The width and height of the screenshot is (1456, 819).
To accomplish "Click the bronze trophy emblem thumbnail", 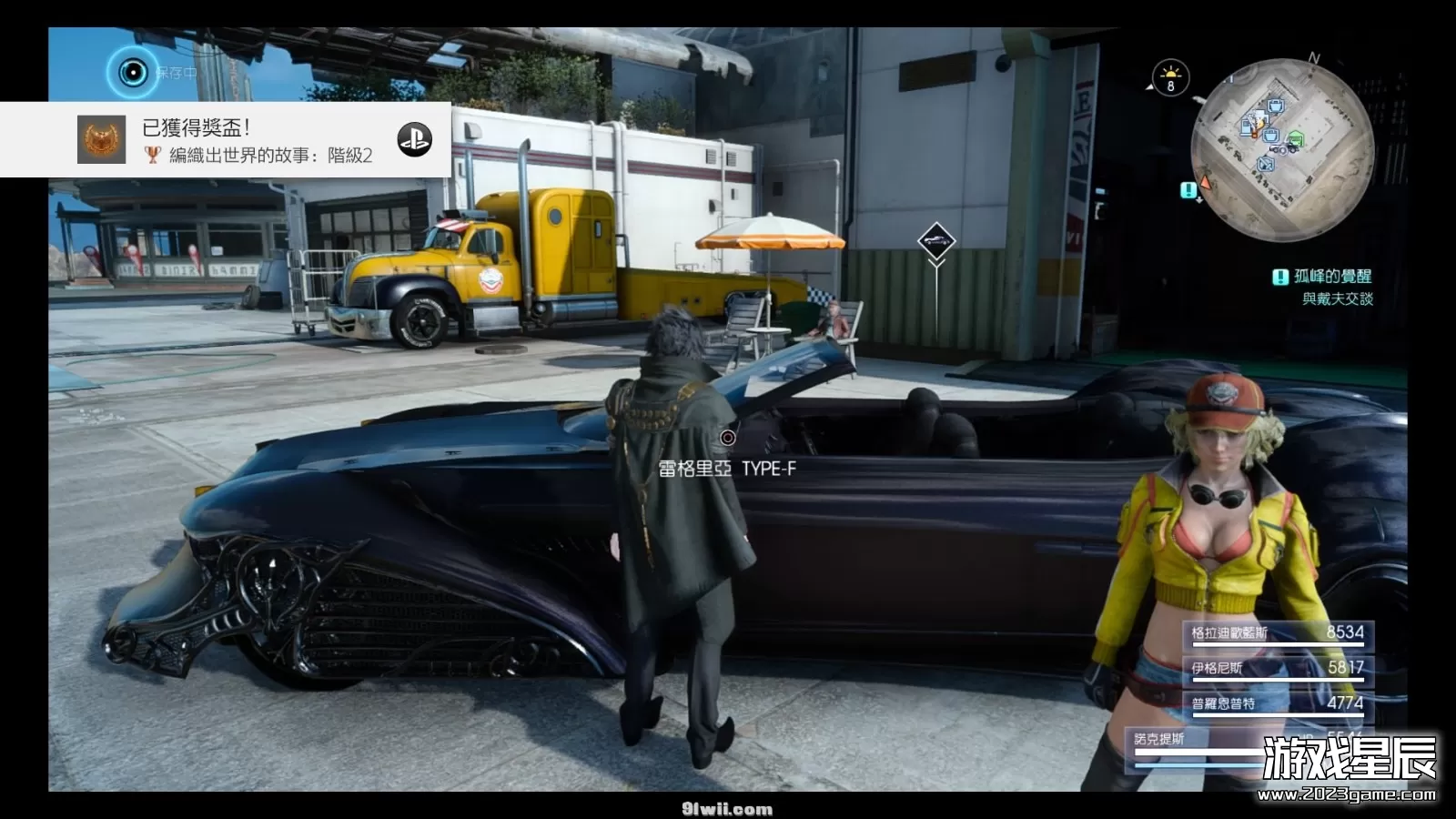I will [101, 140].
